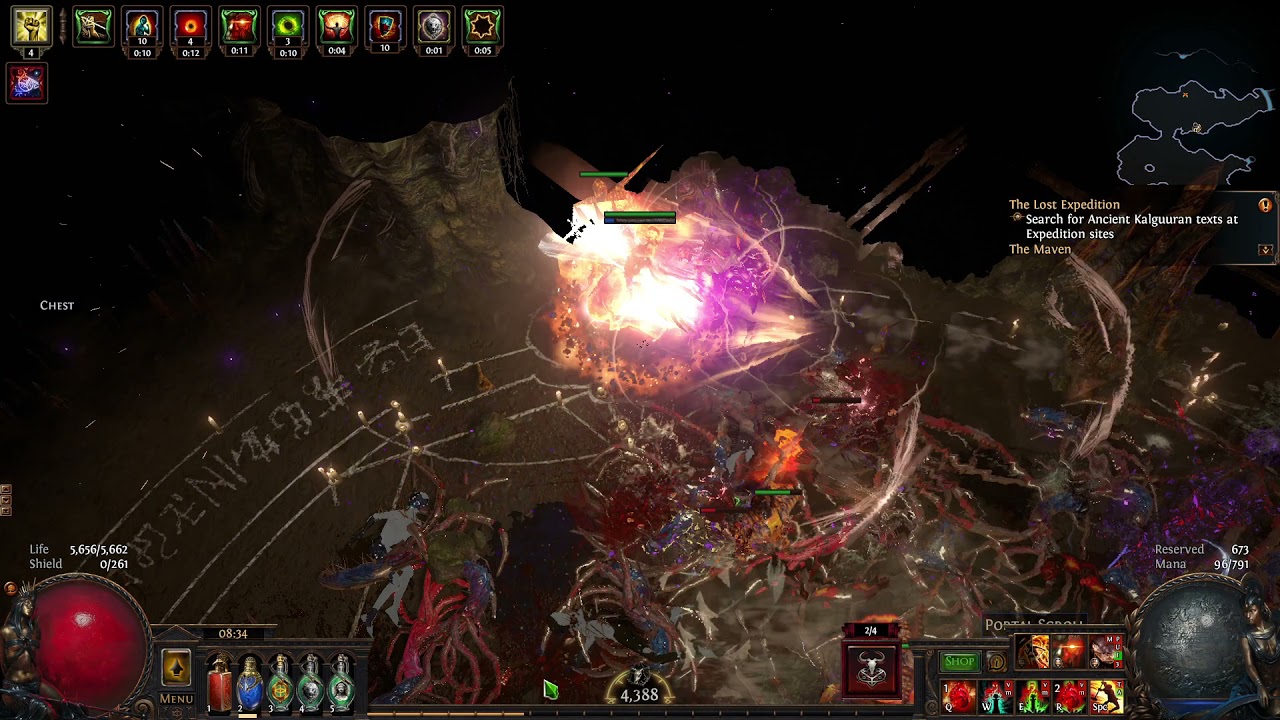The image size is (1280, 720).
Task: Select the E skill slot
Action: [1033, 696]
